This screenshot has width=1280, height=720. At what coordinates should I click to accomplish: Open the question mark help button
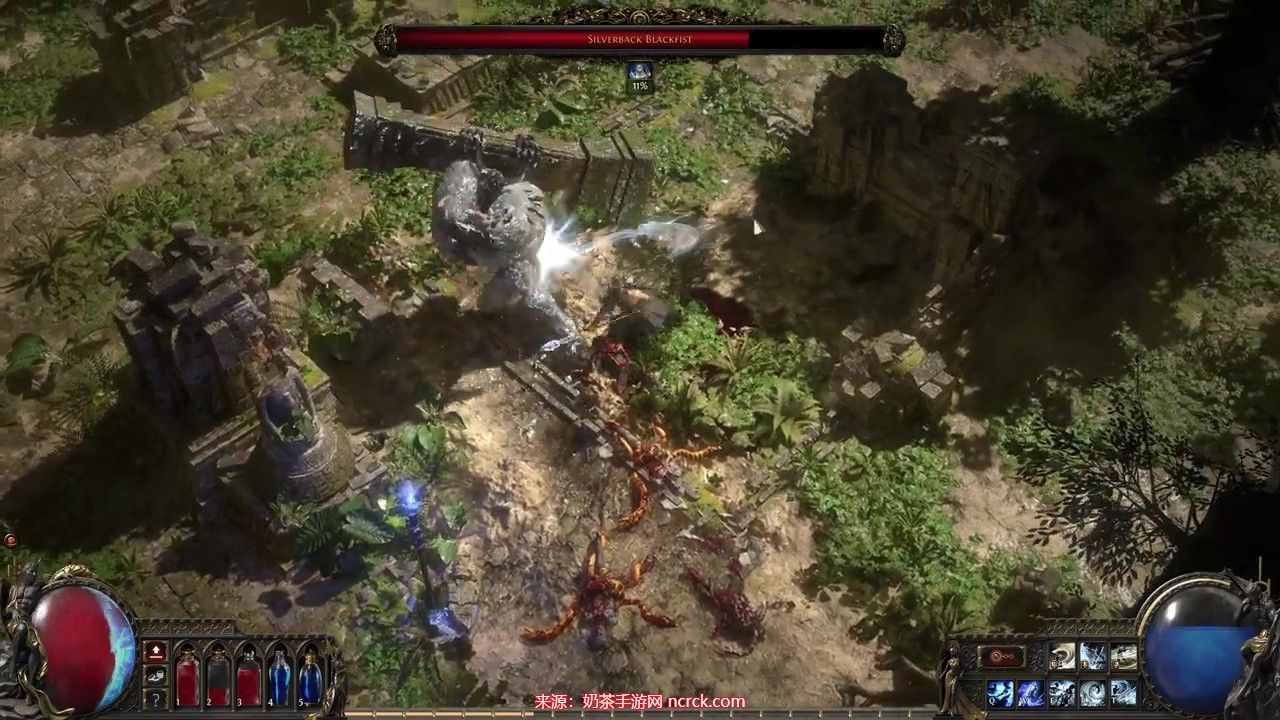pos(156,699)
